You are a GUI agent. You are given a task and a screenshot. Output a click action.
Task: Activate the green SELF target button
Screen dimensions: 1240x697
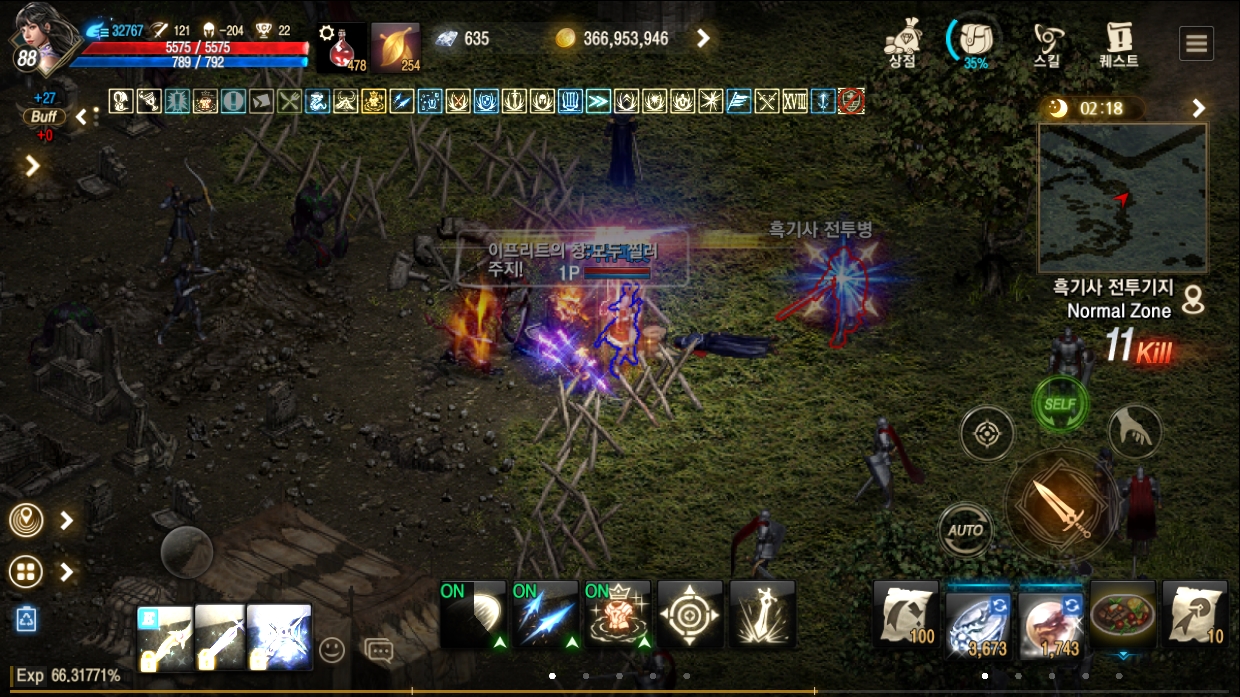point(1060,405)
